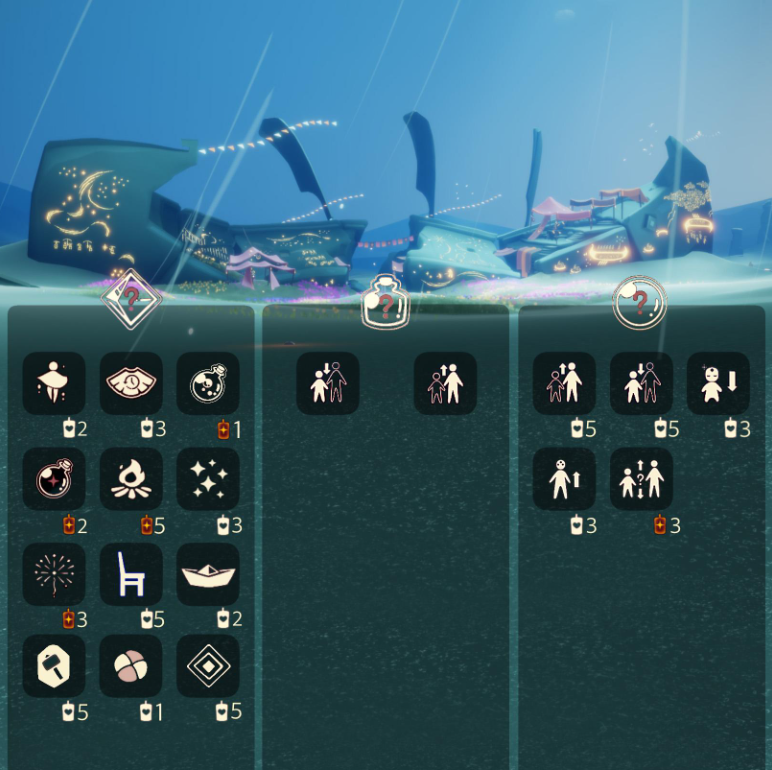Choose the four sparkles spell
The image size is (772, 770).
tap(208, 479)
